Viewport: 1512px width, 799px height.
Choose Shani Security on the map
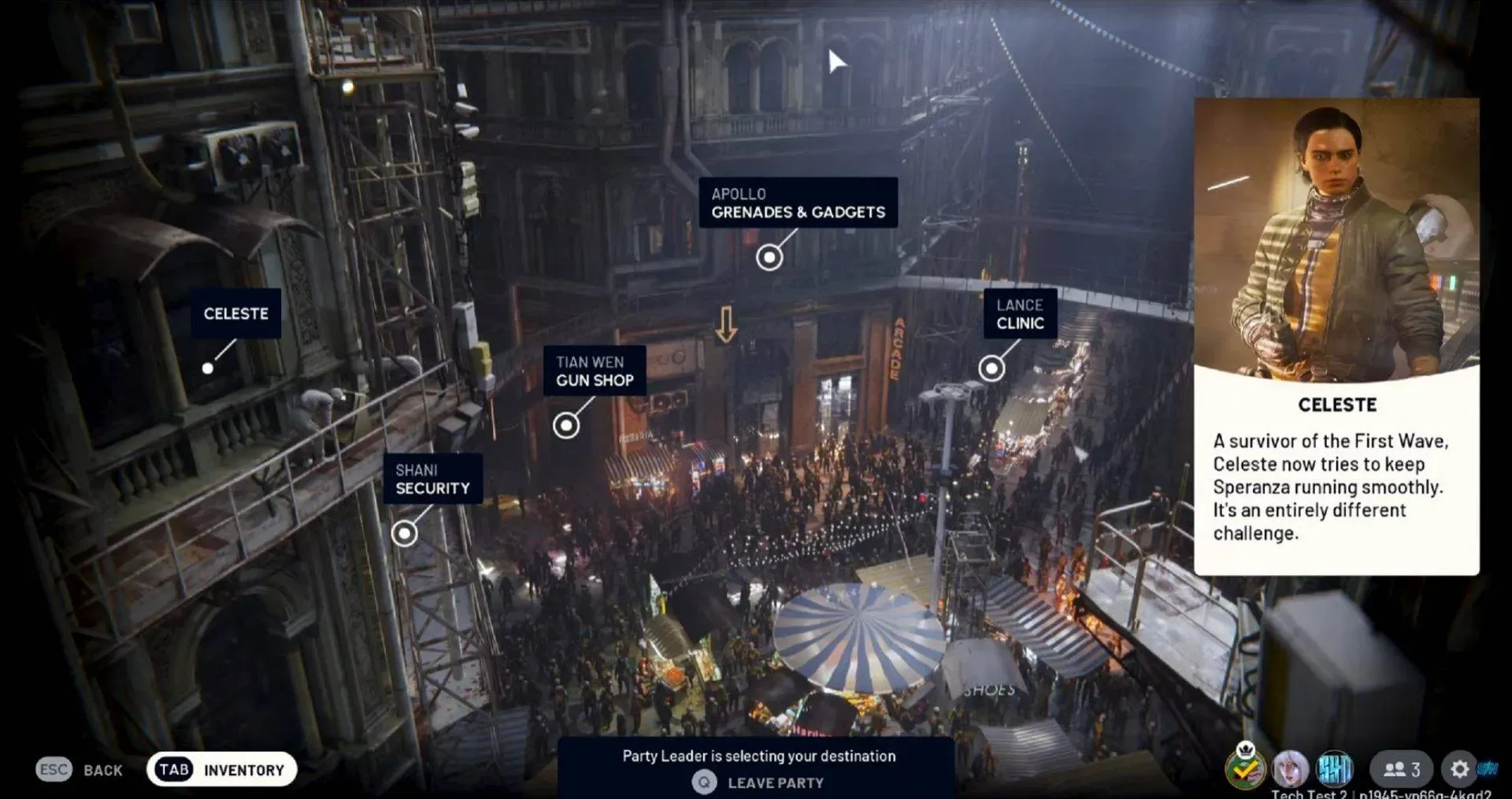pyautogui.click(x=404, y=533)
